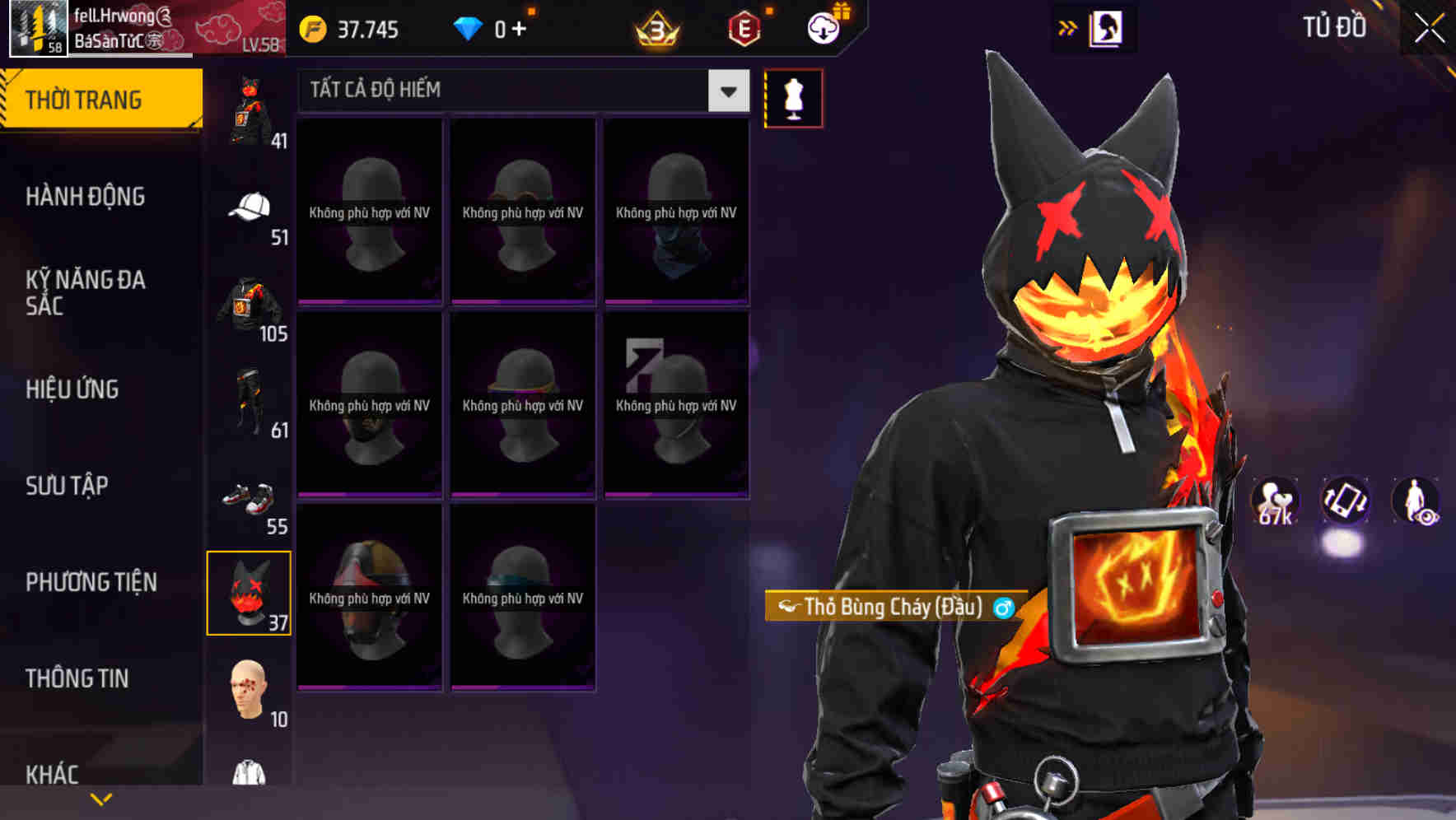The width and height of the screenshot is (1456, 820).
Task: Click the cloud download gift icon
Action: pyautogui.click(x=822, y=27)
